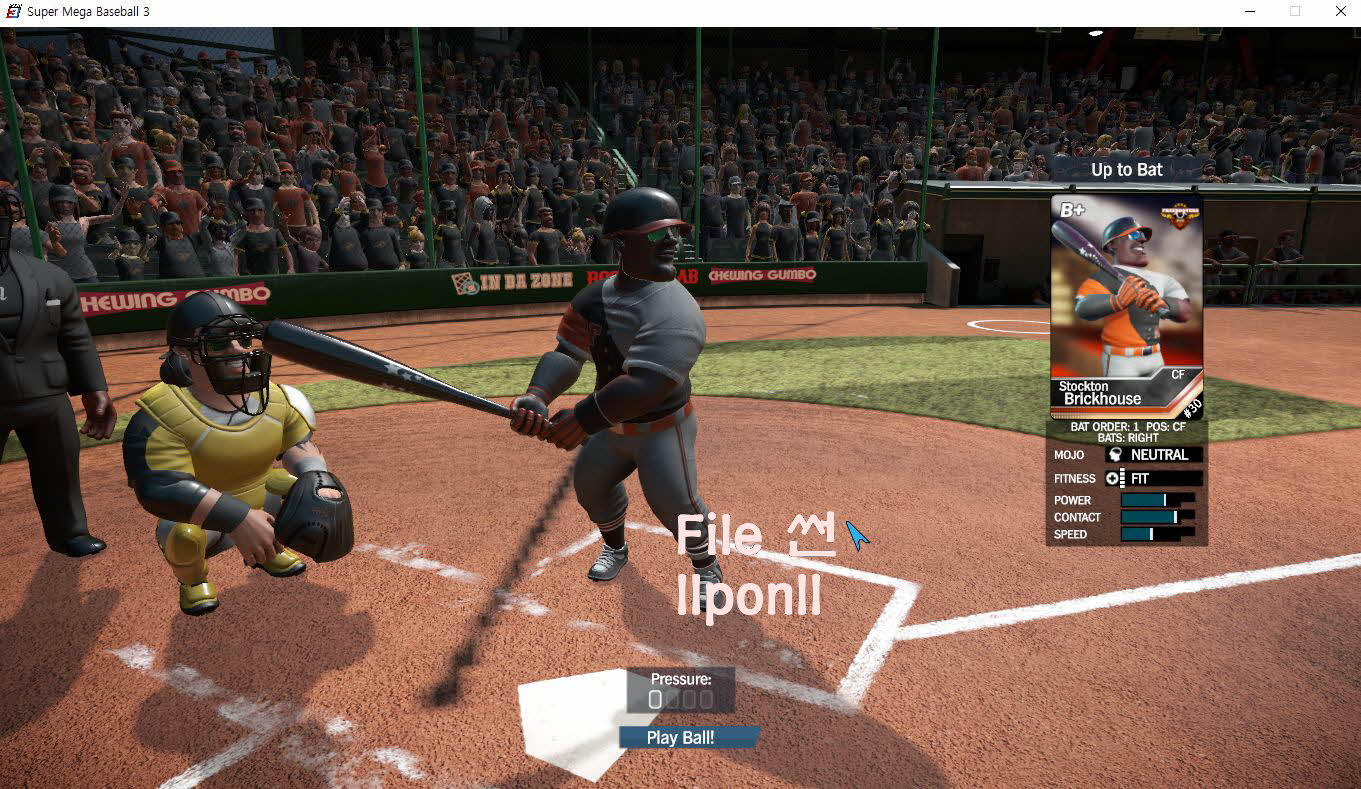Click the Play Ball! button
This screenshot has width=1361, height=789.
680,738
